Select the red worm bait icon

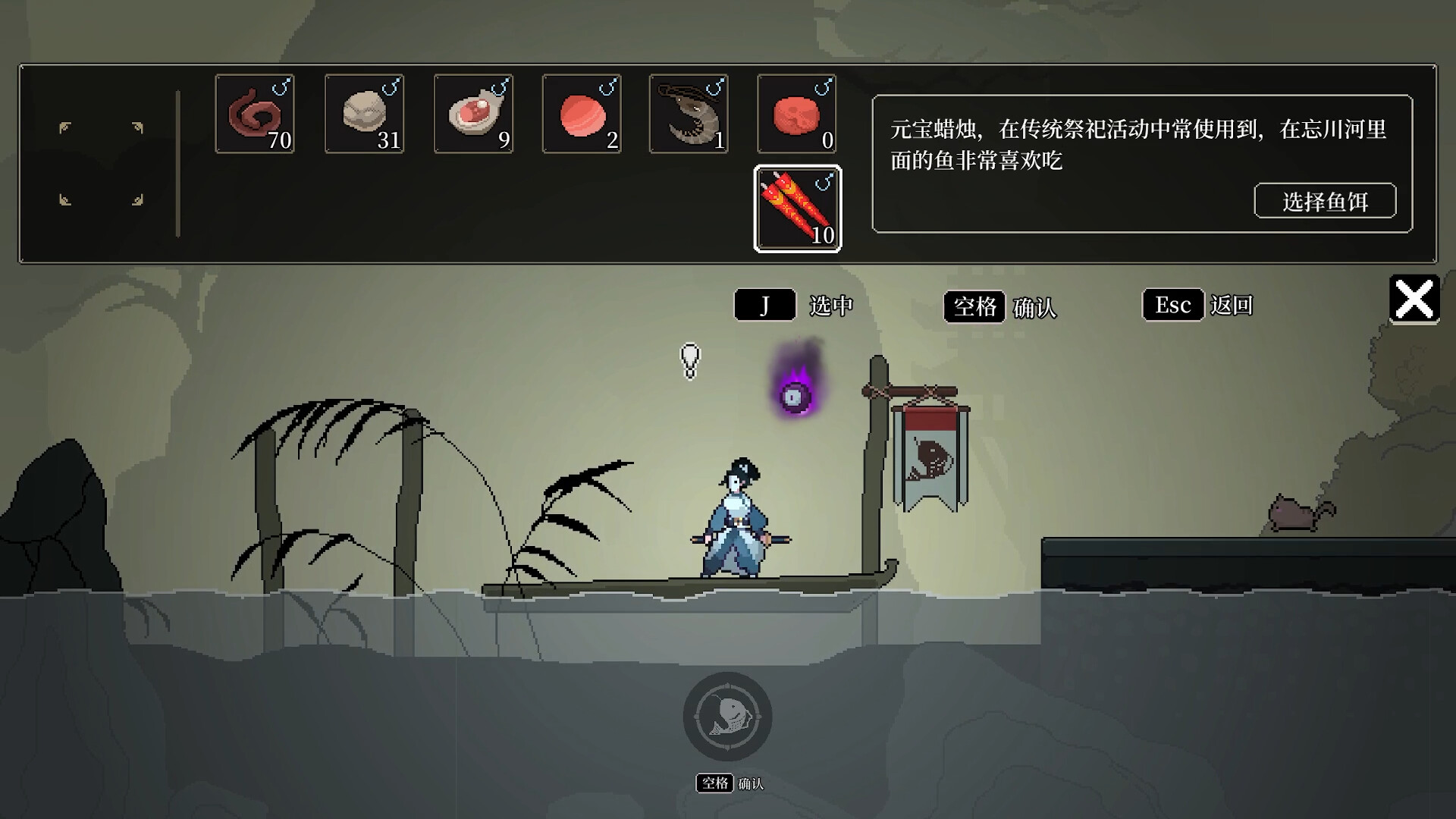pyautogui.click(x=255, y=114)
